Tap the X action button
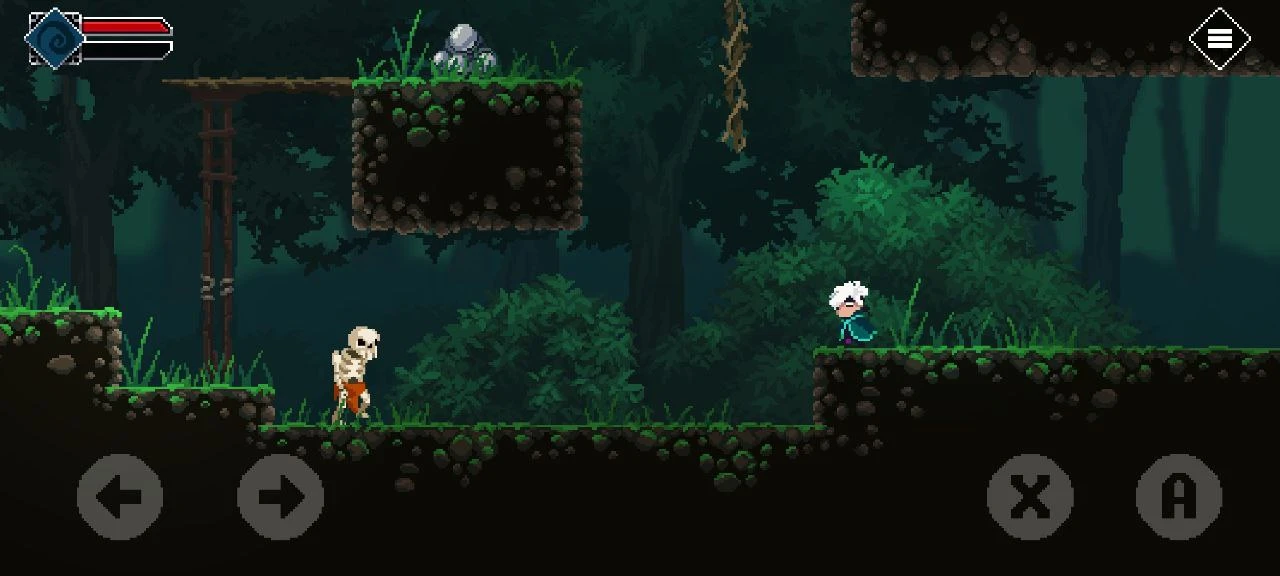Viewport: 1280px width, 576px height. pyautogui.click(x=1030, y=497)
